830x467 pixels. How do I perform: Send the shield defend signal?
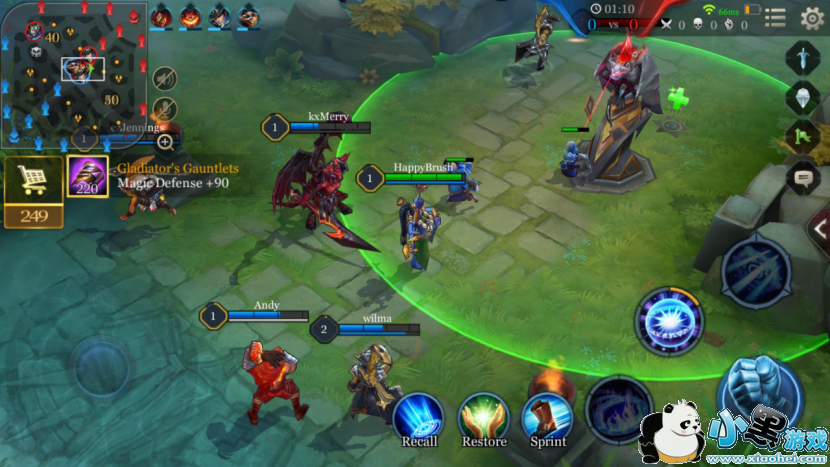pos(801,98)
